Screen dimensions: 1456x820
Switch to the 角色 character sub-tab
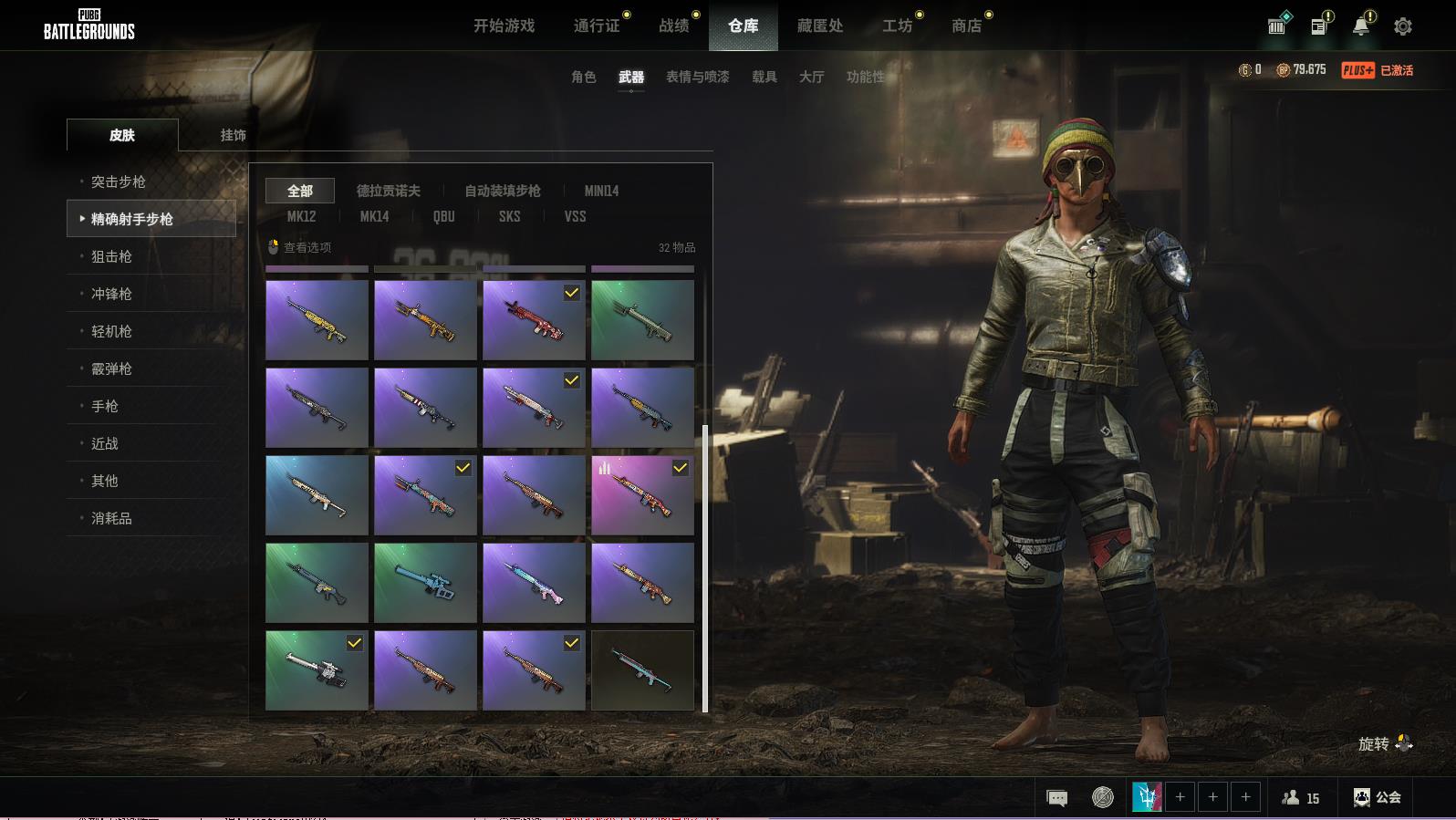pyautogui.click(x=583, y=78)
